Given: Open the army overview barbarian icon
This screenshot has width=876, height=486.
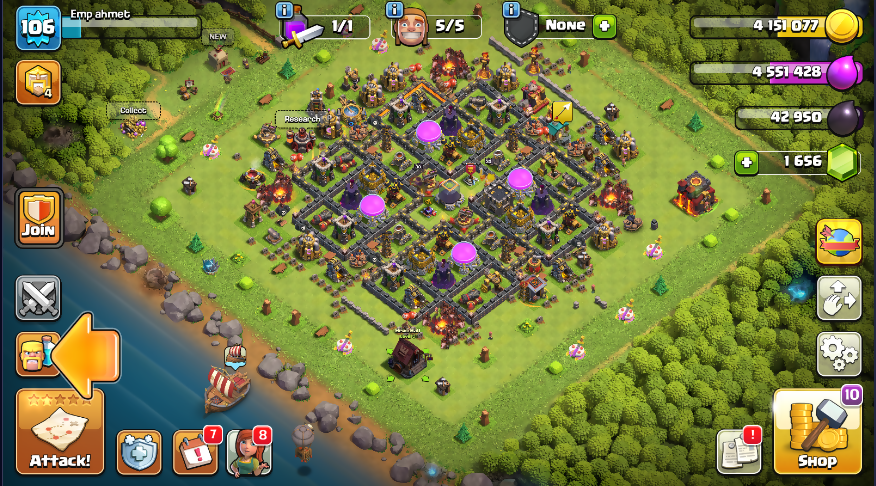Looking at the screenshot, I should [x=34, y=354].
